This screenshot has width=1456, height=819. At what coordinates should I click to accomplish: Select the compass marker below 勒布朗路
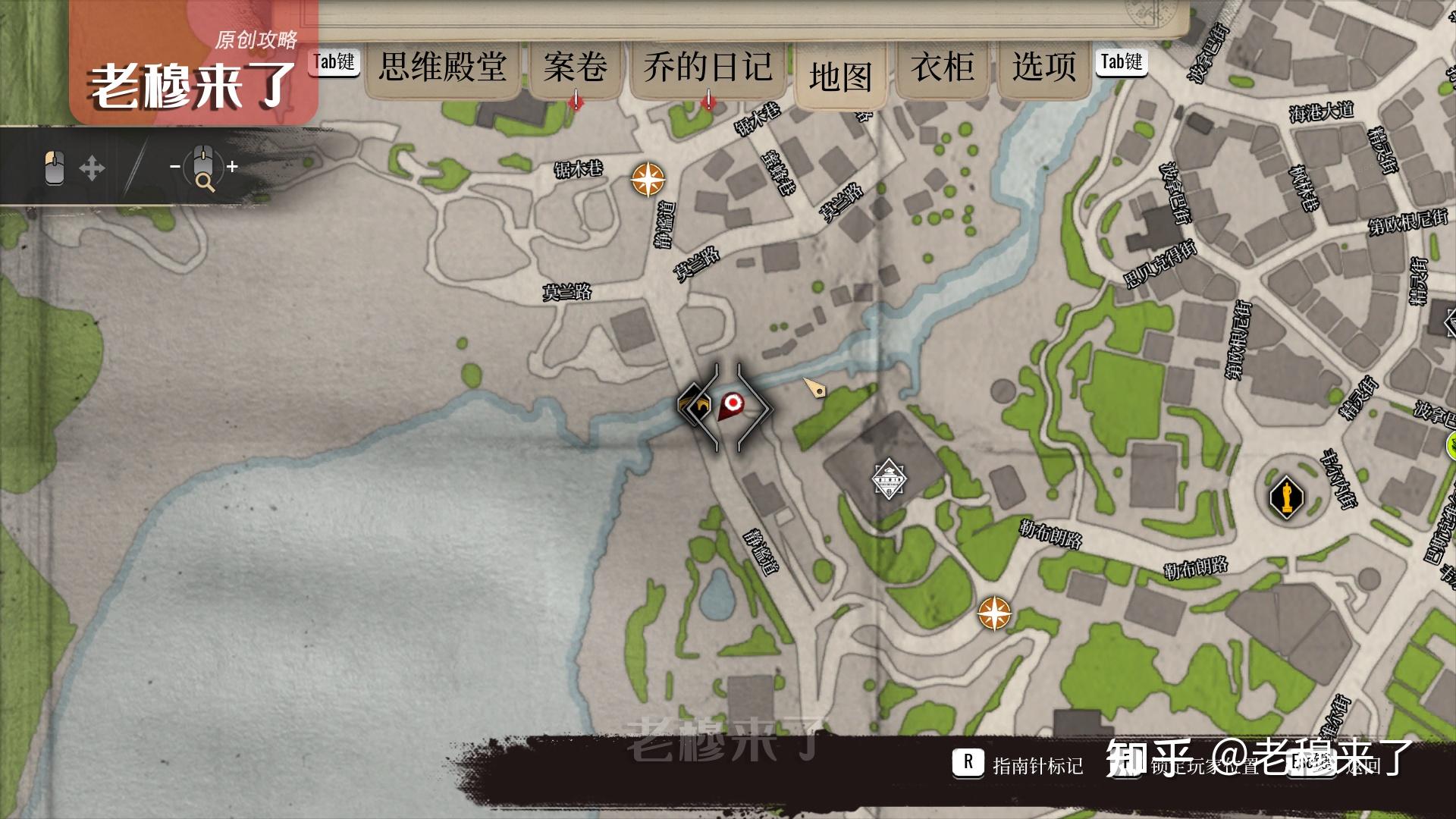pyautogui.click(x=994, y=613)
